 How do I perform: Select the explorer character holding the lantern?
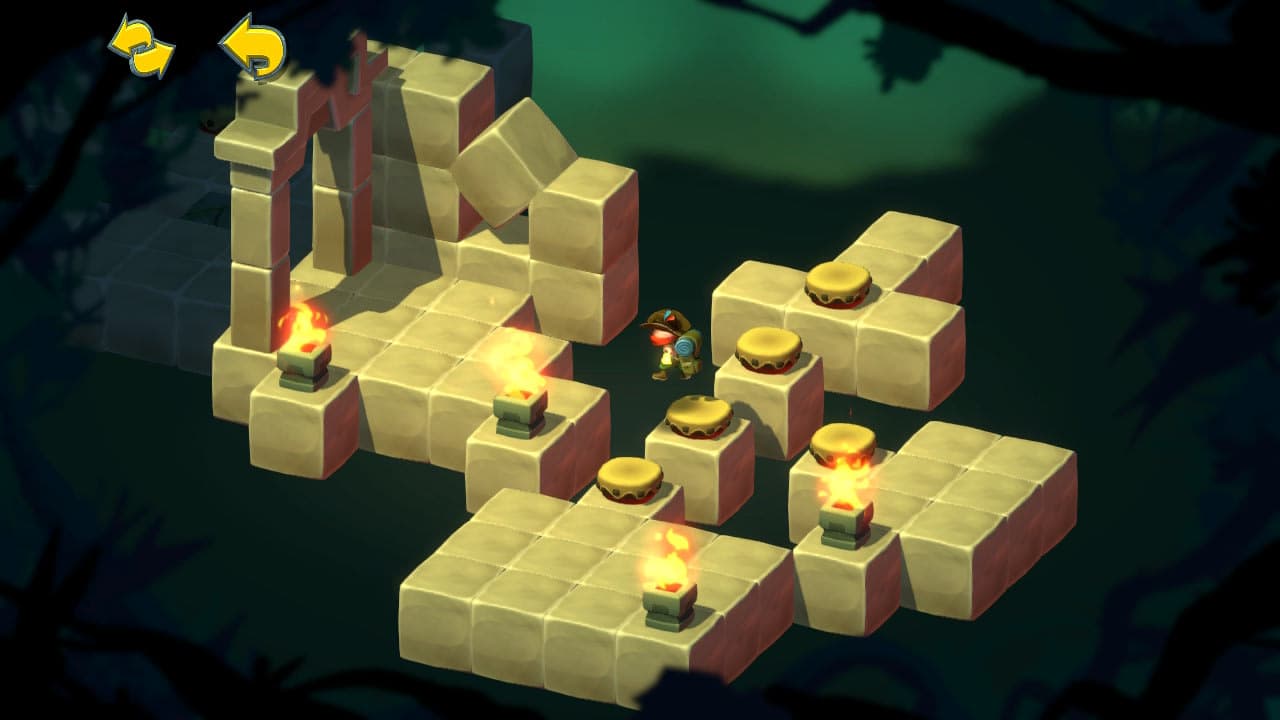[672, 345]
